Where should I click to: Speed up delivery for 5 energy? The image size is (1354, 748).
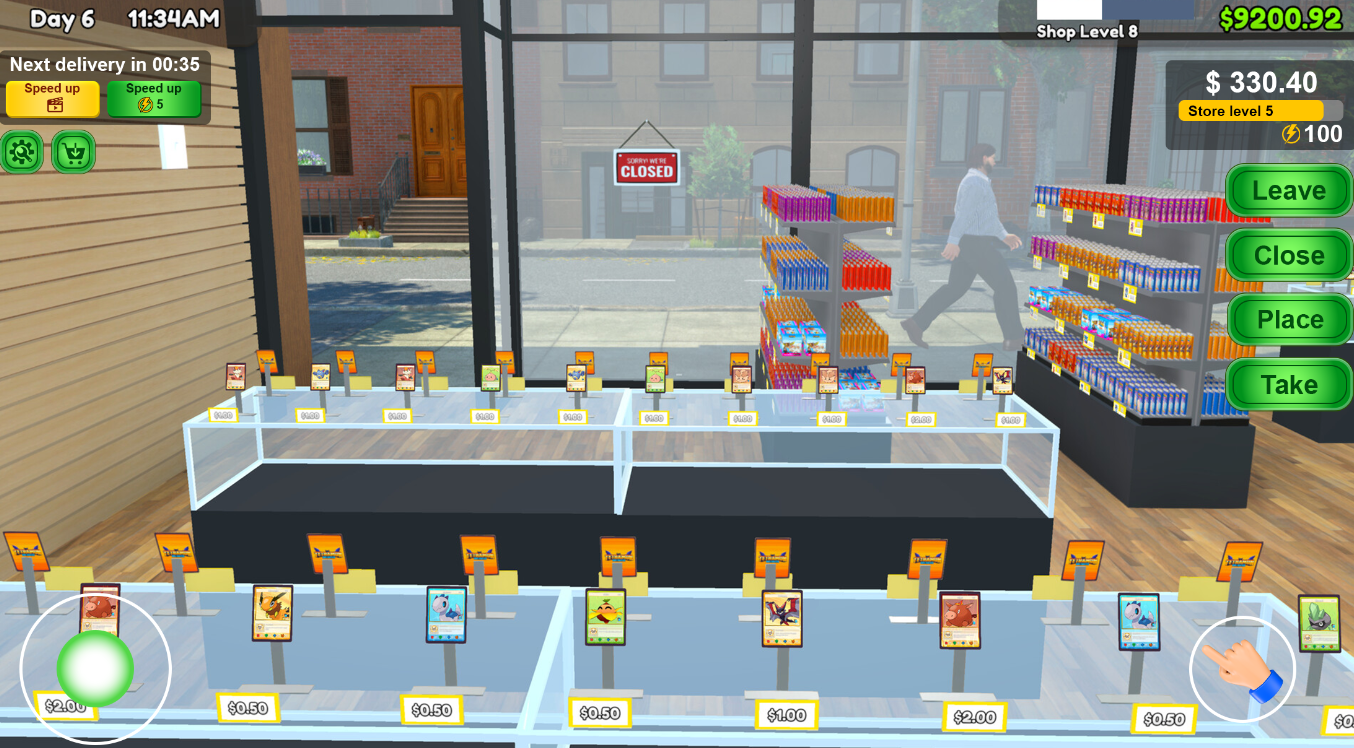(x=153, y=98)
